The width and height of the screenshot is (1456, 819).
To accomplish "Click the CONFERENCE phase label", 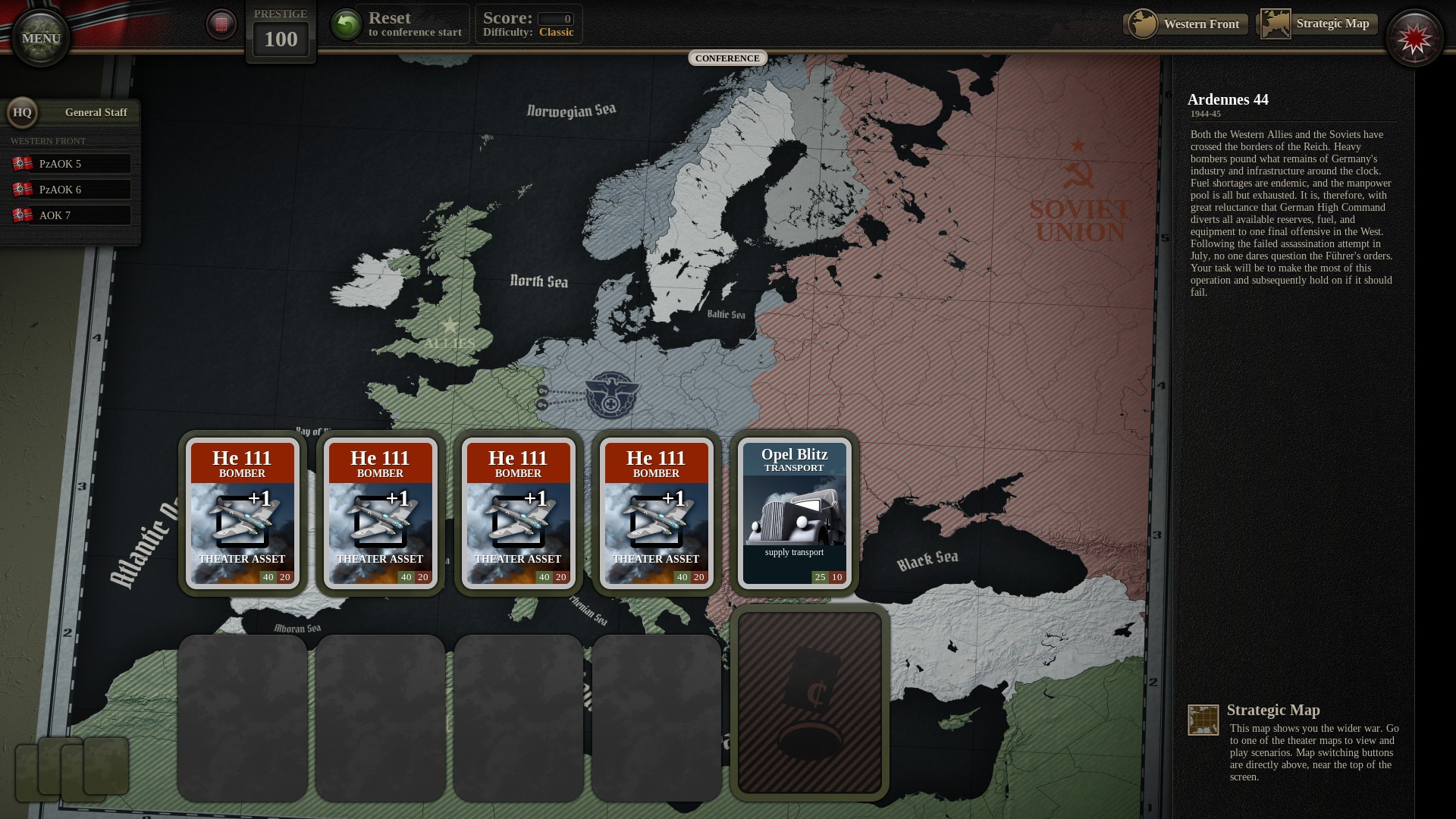I will click(727, 58).
